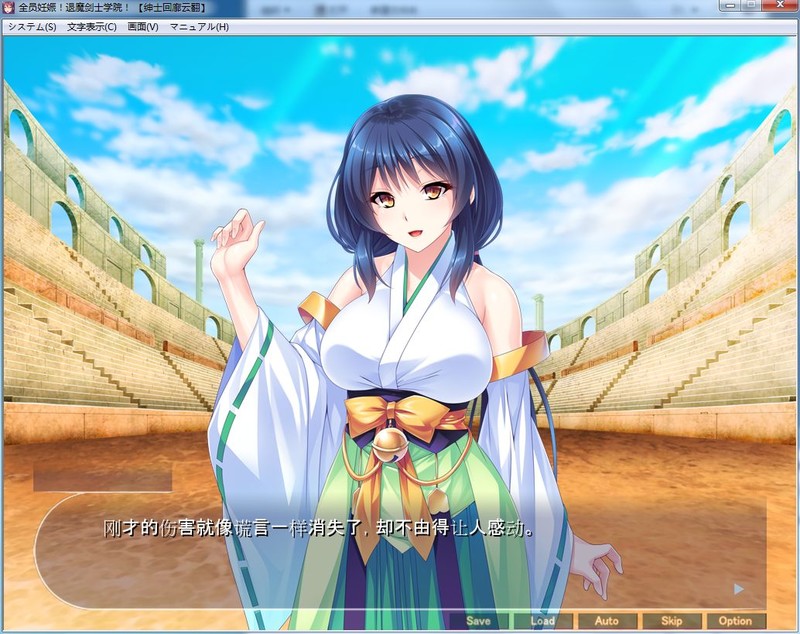Open the マニュアル(H) menu
This screenshot has height=634, width=800.
(x=199, y=27)
